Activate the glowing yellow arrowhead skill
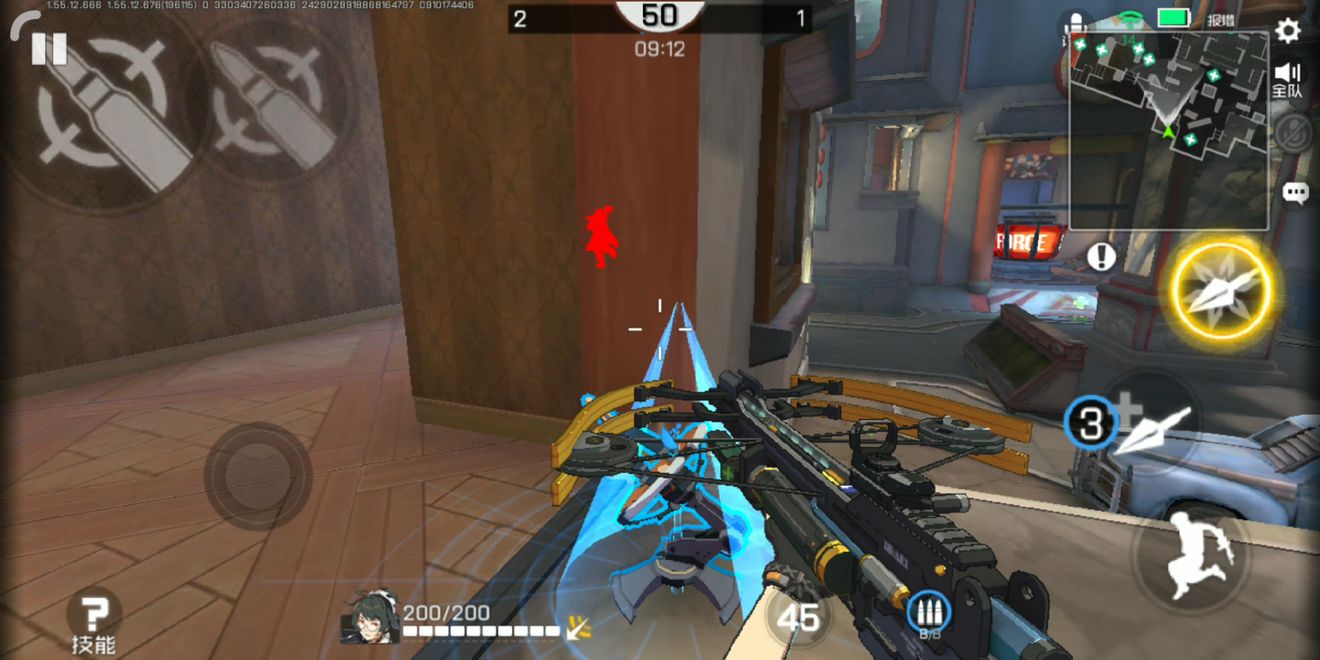 (1220, 291)
